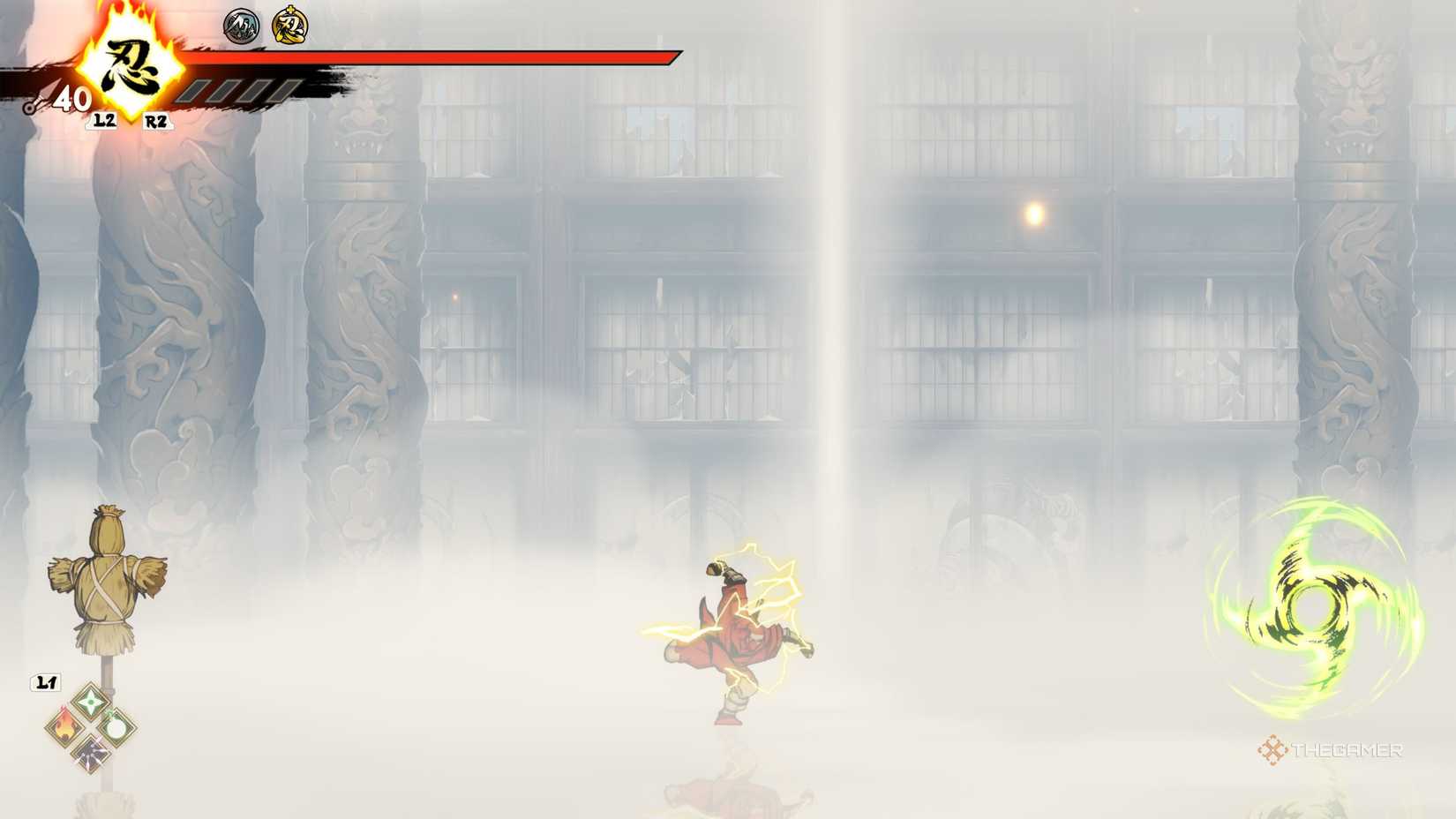Click the glowing orange orb in the background

1033,213
